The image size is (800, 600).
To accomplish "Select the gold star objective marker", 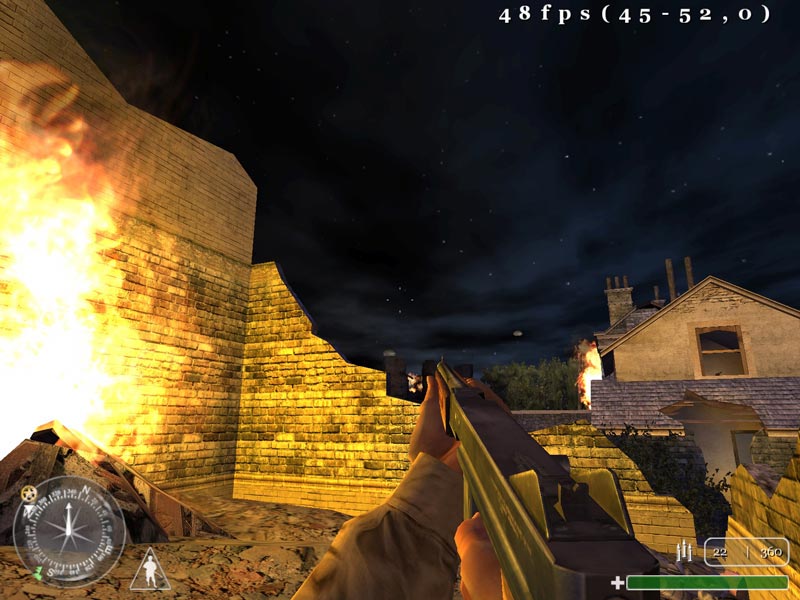I will tap(27, 493).
